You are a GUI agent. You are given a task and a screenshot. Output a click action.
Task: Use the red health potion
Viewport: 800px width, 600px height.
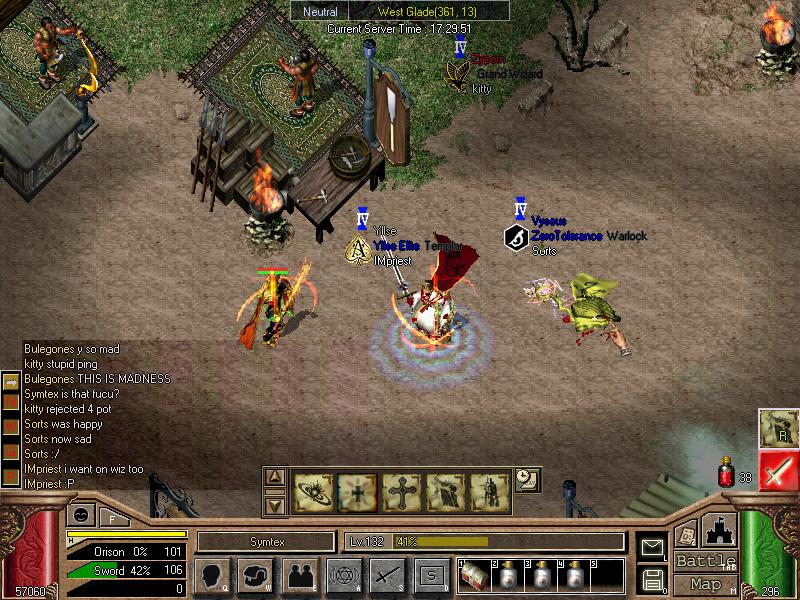[x=727, y=473]
